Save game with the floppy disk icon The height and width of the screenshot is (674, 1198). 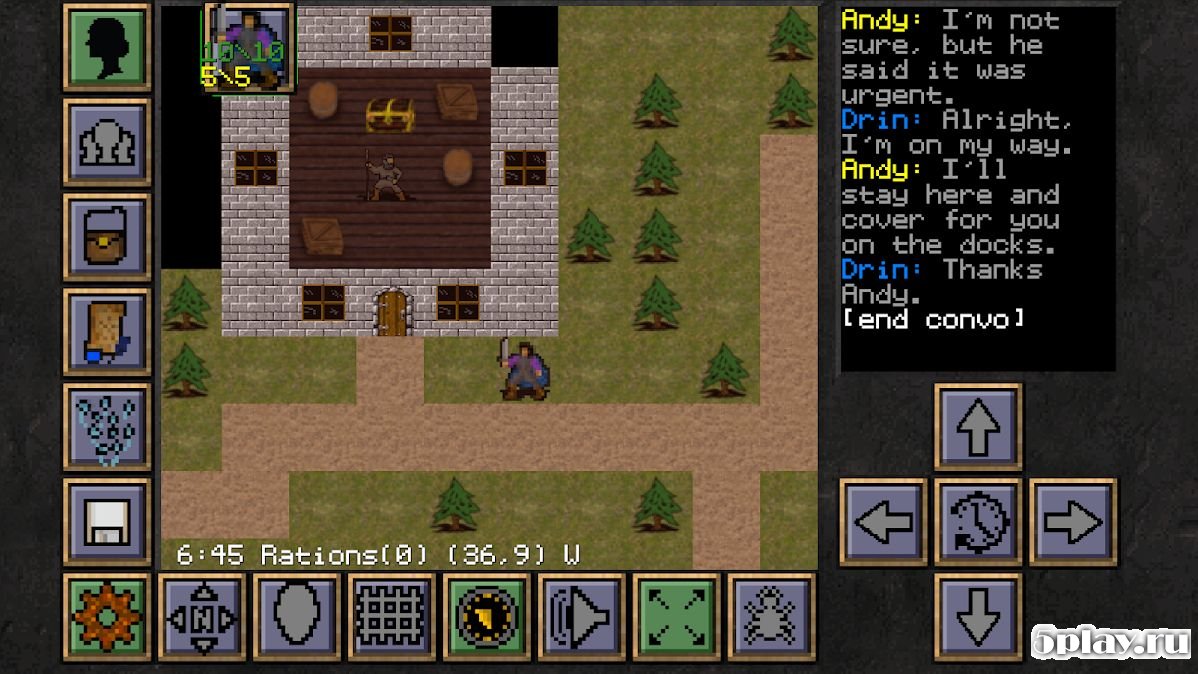tap(107, 522)
